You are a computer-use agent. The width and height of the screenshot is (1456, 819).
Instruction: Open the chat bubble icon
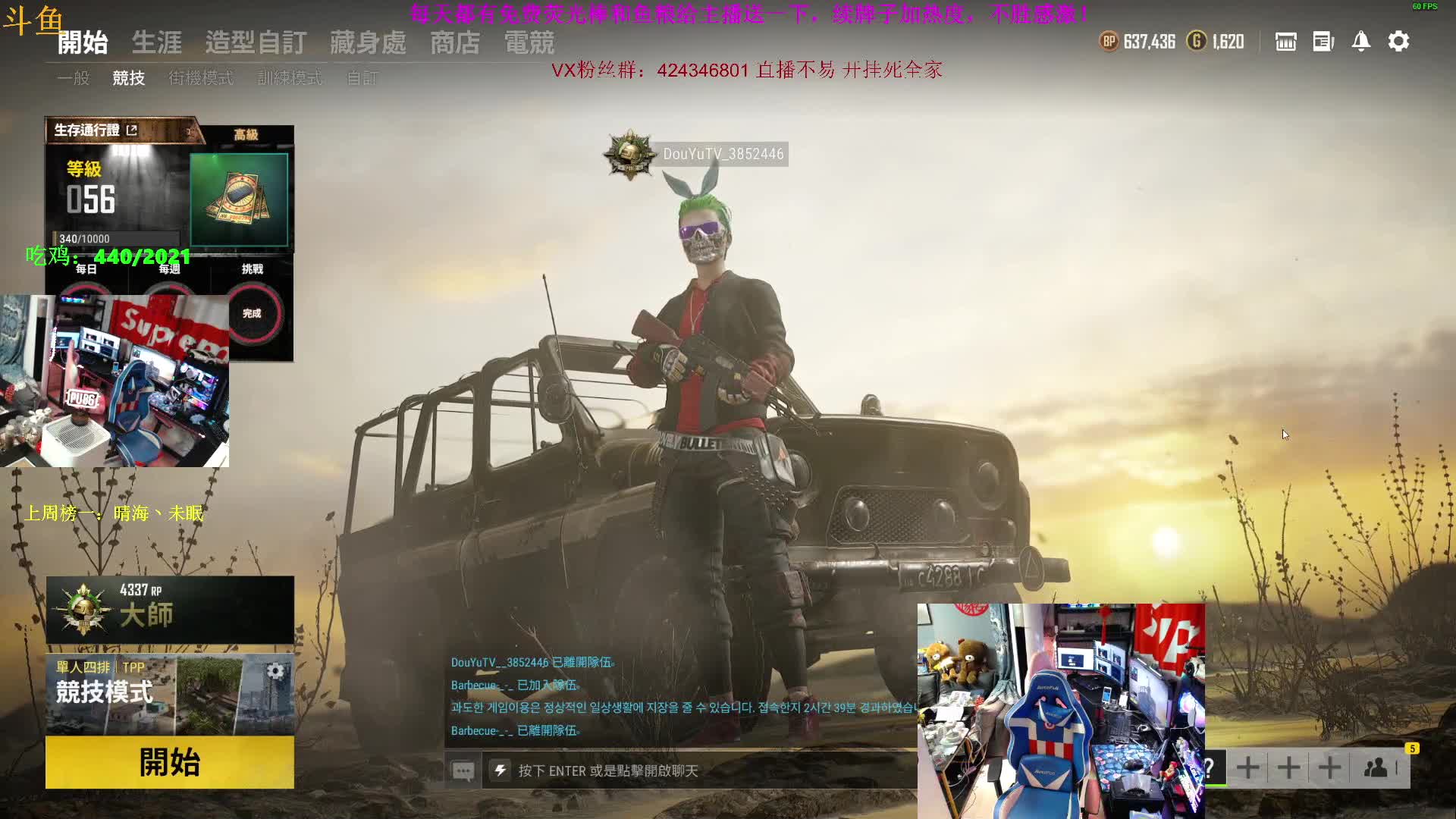463,771
